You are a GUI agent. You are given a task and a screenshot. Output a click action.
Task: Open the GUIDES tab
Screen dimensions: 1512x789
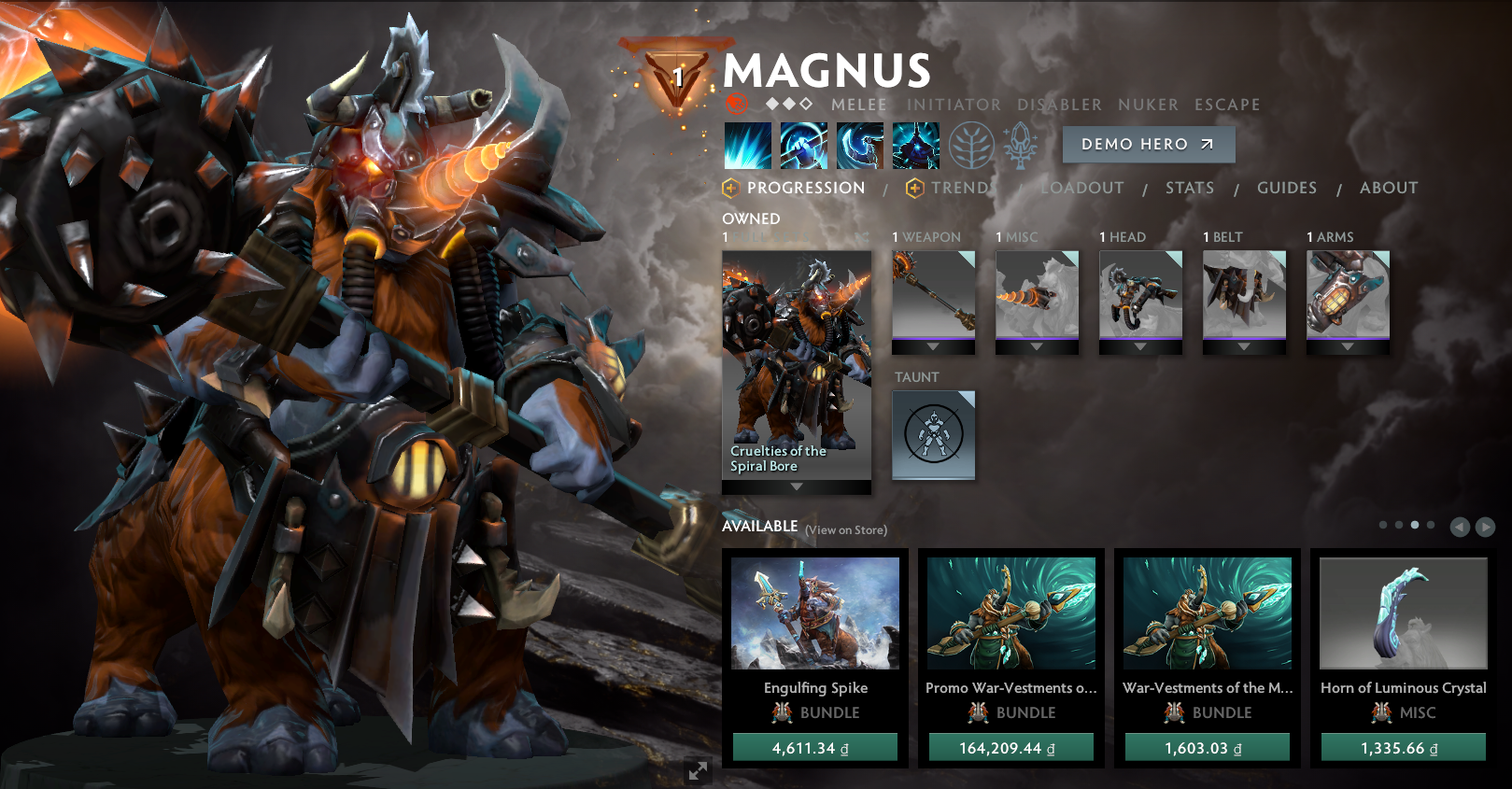(x=1287, y=188)
